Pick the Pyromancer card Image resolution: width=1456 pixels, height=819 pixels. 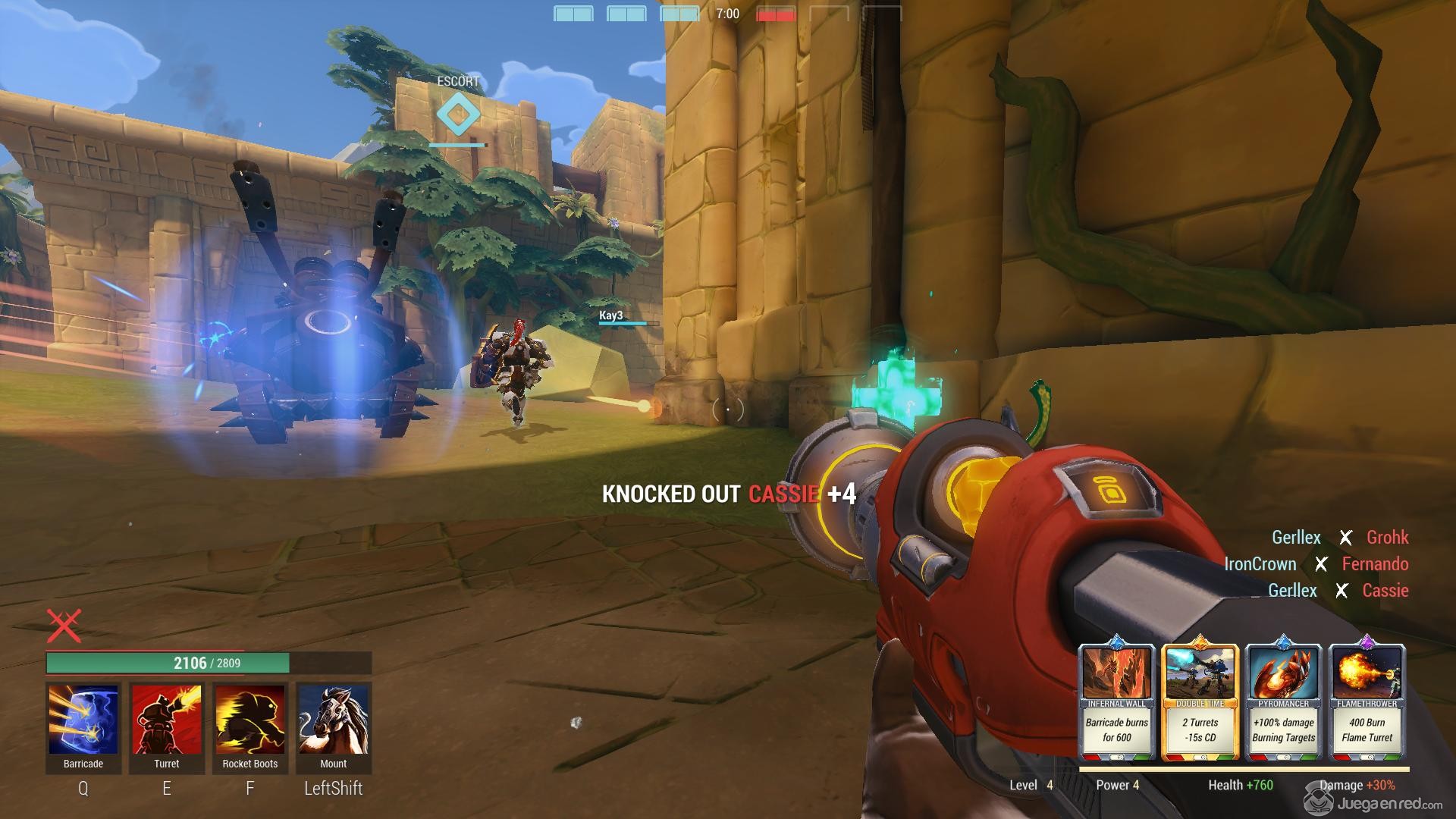pyautogui.click(x=1284, y=701)
